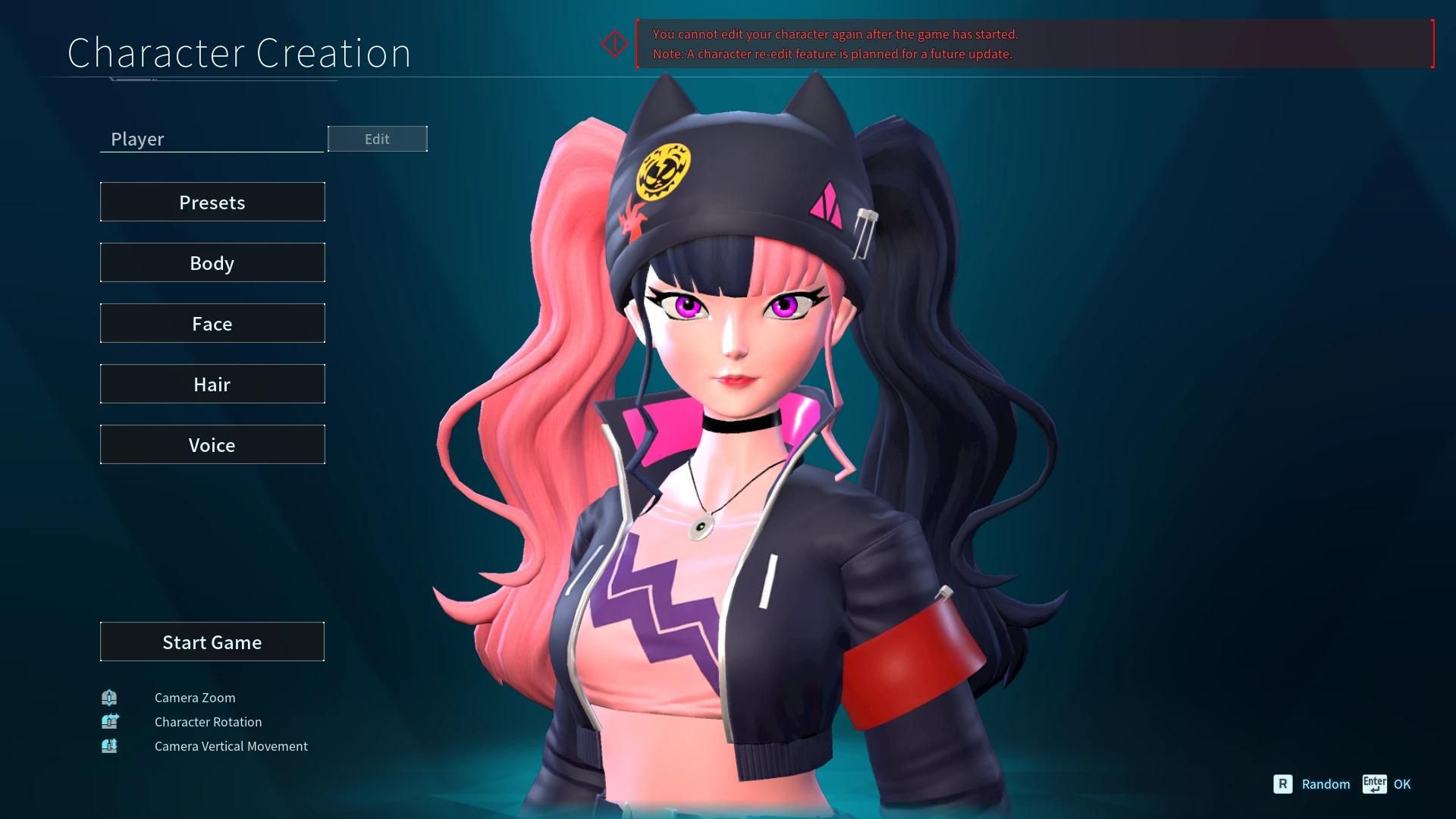1456x819 pixels.
Task: Select the Player name field
Action: (x=212, y=139)
